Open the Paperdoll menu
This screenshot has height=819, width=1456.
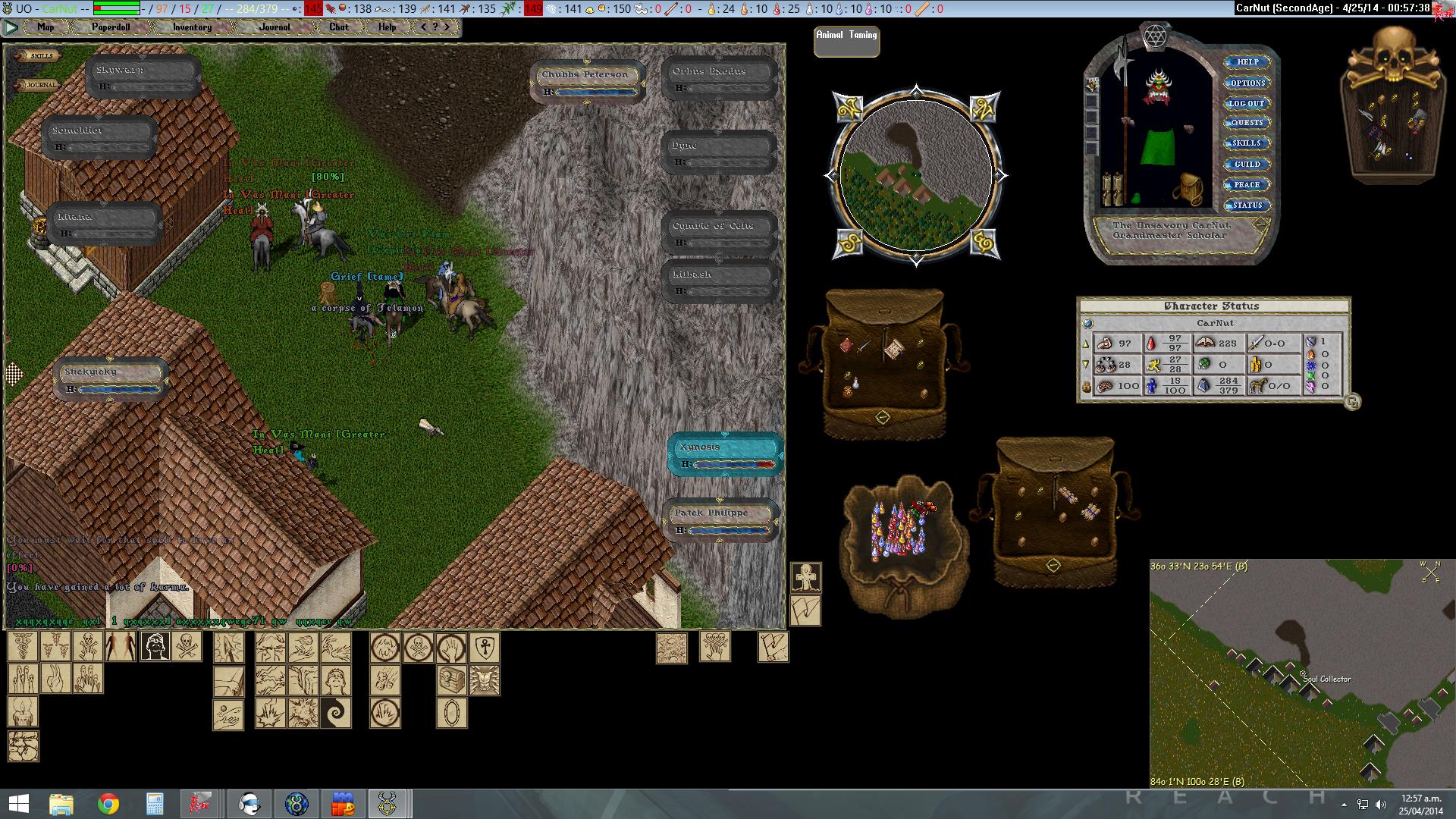click(111, 27)
